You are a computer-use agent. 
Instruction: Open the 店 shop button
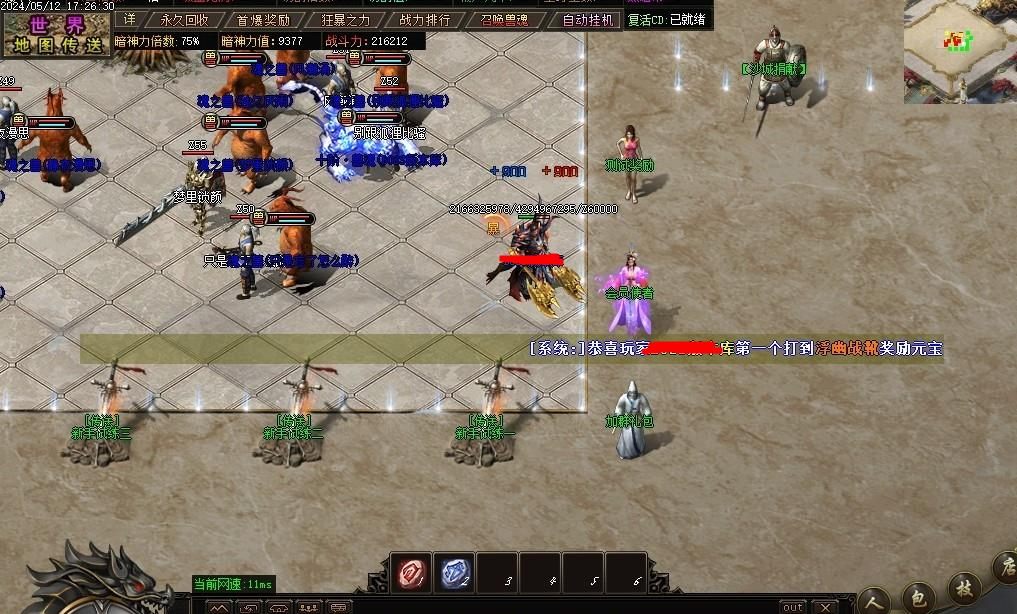pyautogui.click(x=1005, y=570)
